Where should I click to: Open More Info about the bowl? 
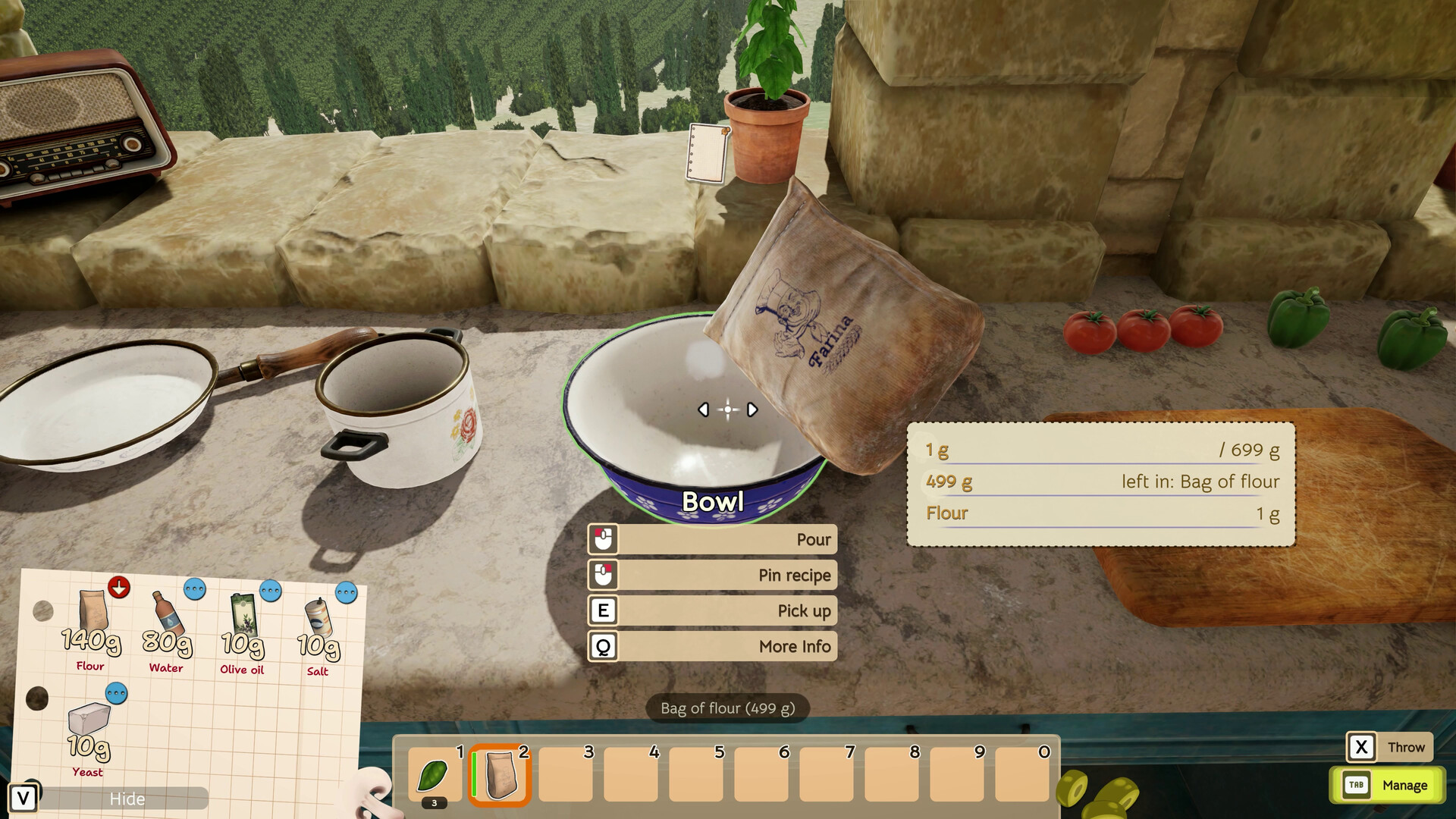(x=713, y=646)
